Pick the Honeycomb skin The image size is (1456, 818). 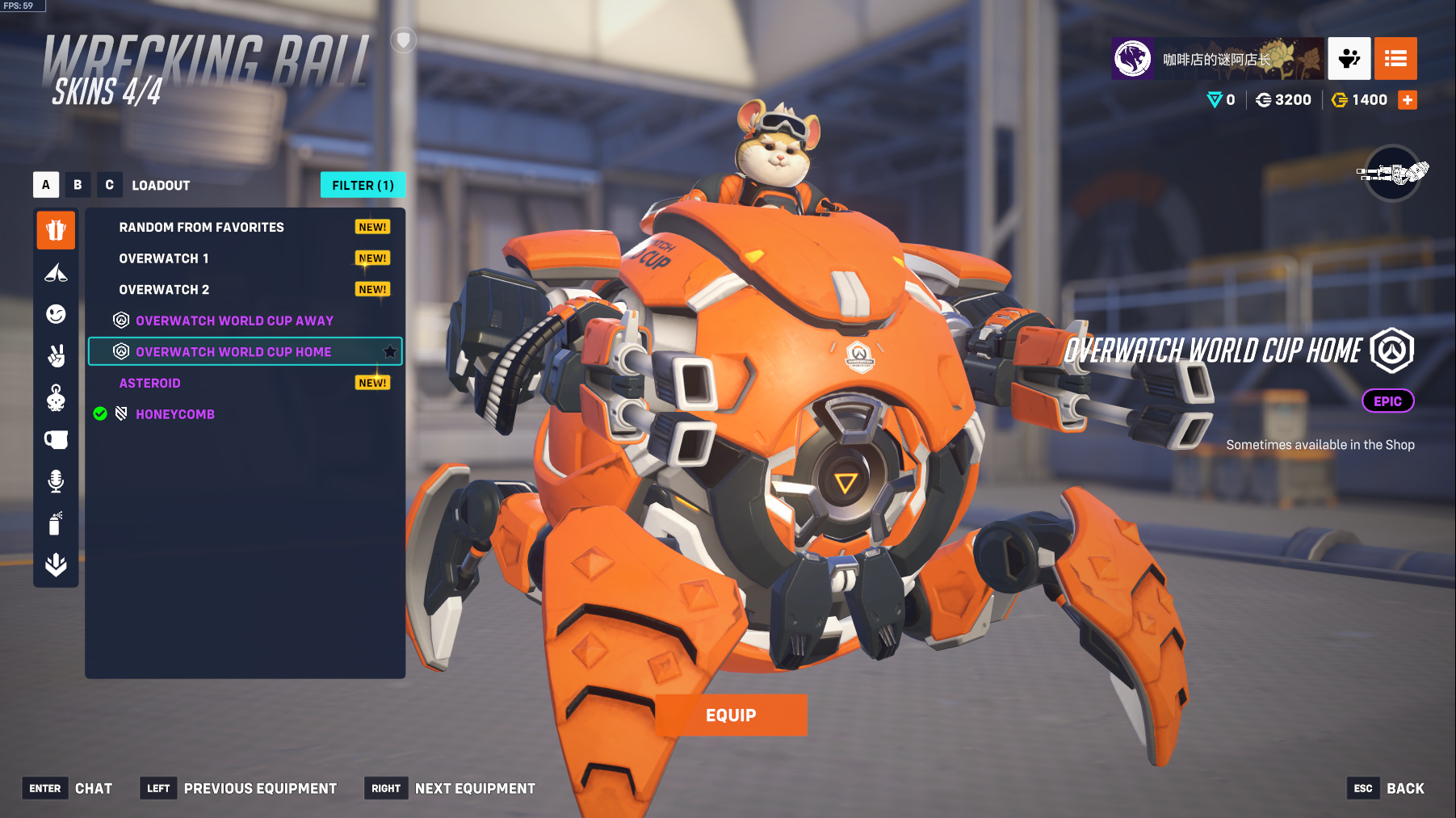pos(175,414)
